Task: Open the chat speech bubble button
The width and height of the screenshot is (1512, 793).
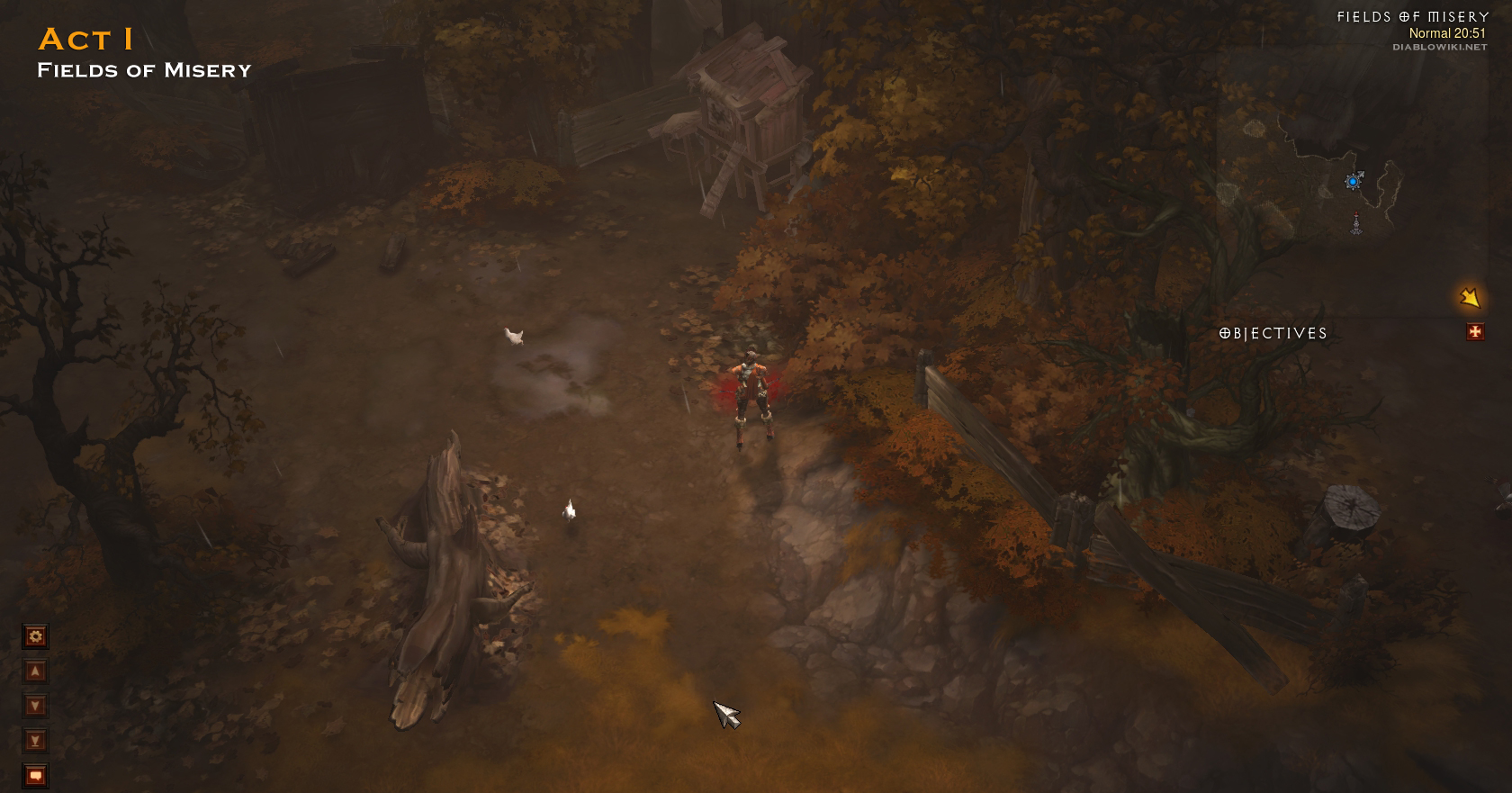Action: coord(35,775)
